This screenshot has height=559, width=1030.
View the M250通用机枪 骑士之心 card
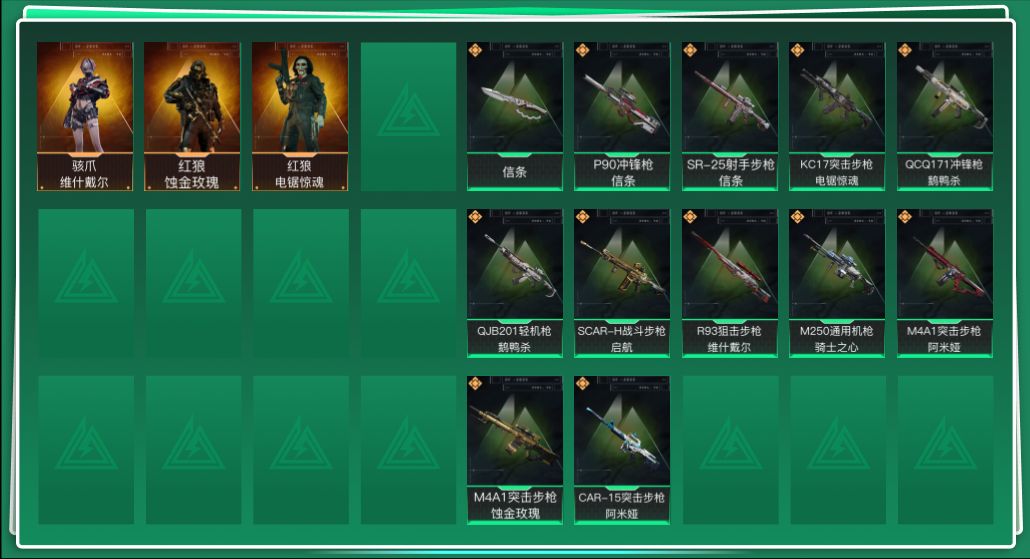pyautogui.click(x=837, y=282)
